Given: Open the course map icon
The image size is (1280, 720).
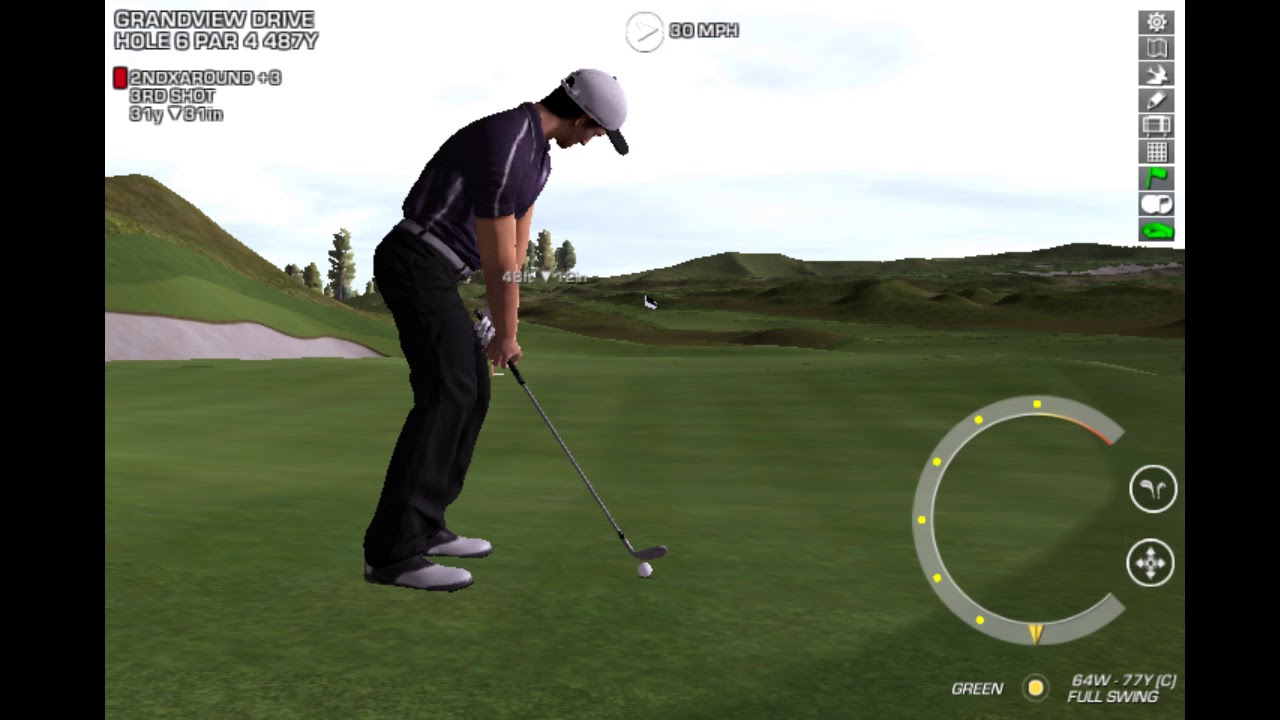Looking at the screenshot, I should click(1156, 48).
